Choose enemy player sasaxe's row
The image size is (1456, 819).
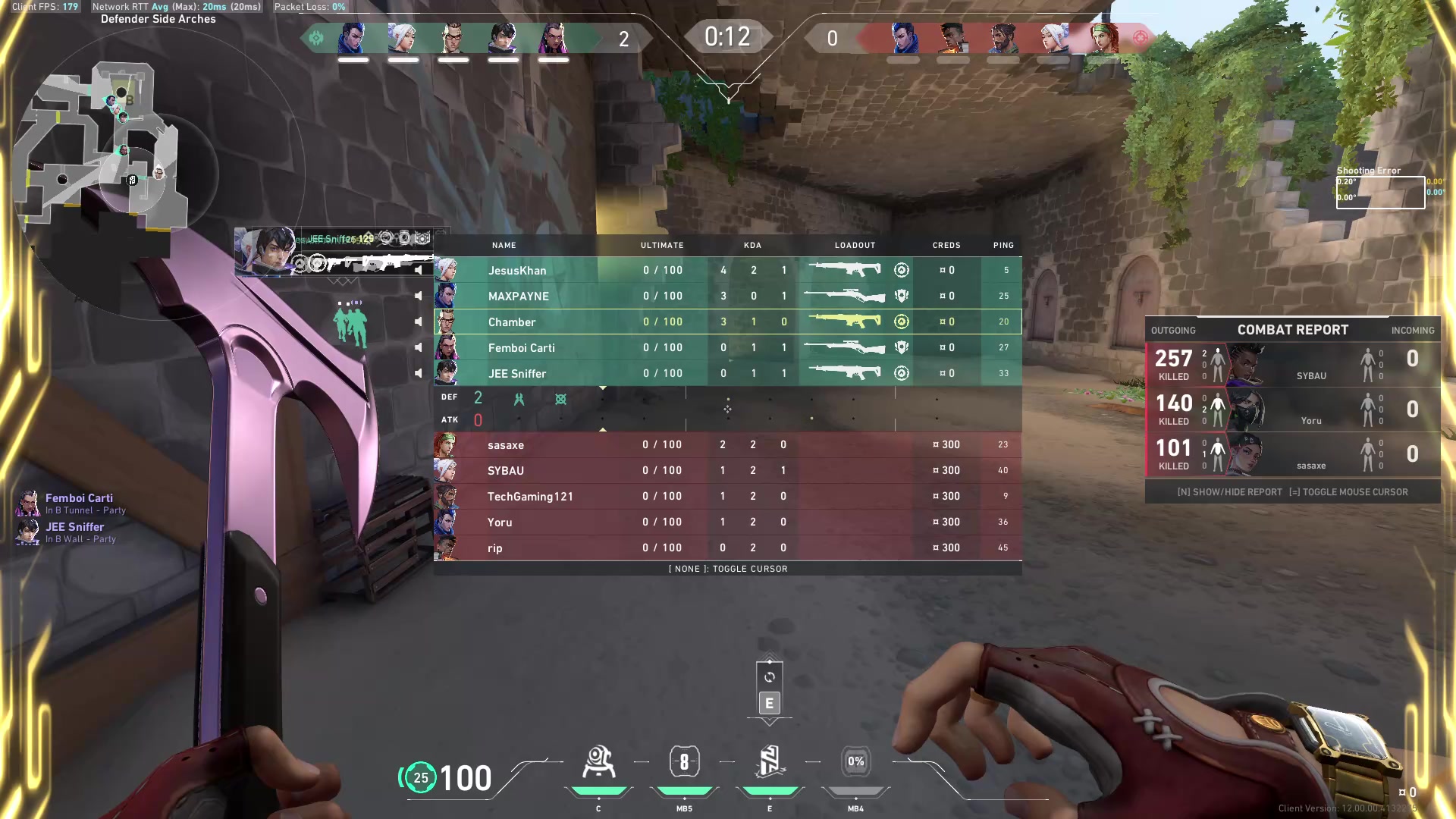tap(727, 444)
